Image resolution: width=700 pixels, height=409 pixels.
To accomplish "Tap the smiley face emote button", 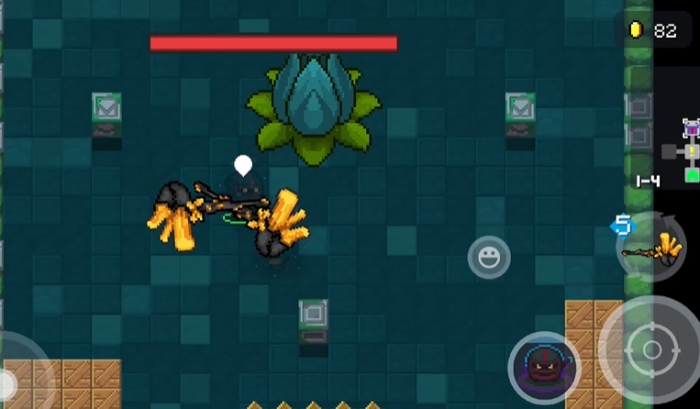I will 489,258.
